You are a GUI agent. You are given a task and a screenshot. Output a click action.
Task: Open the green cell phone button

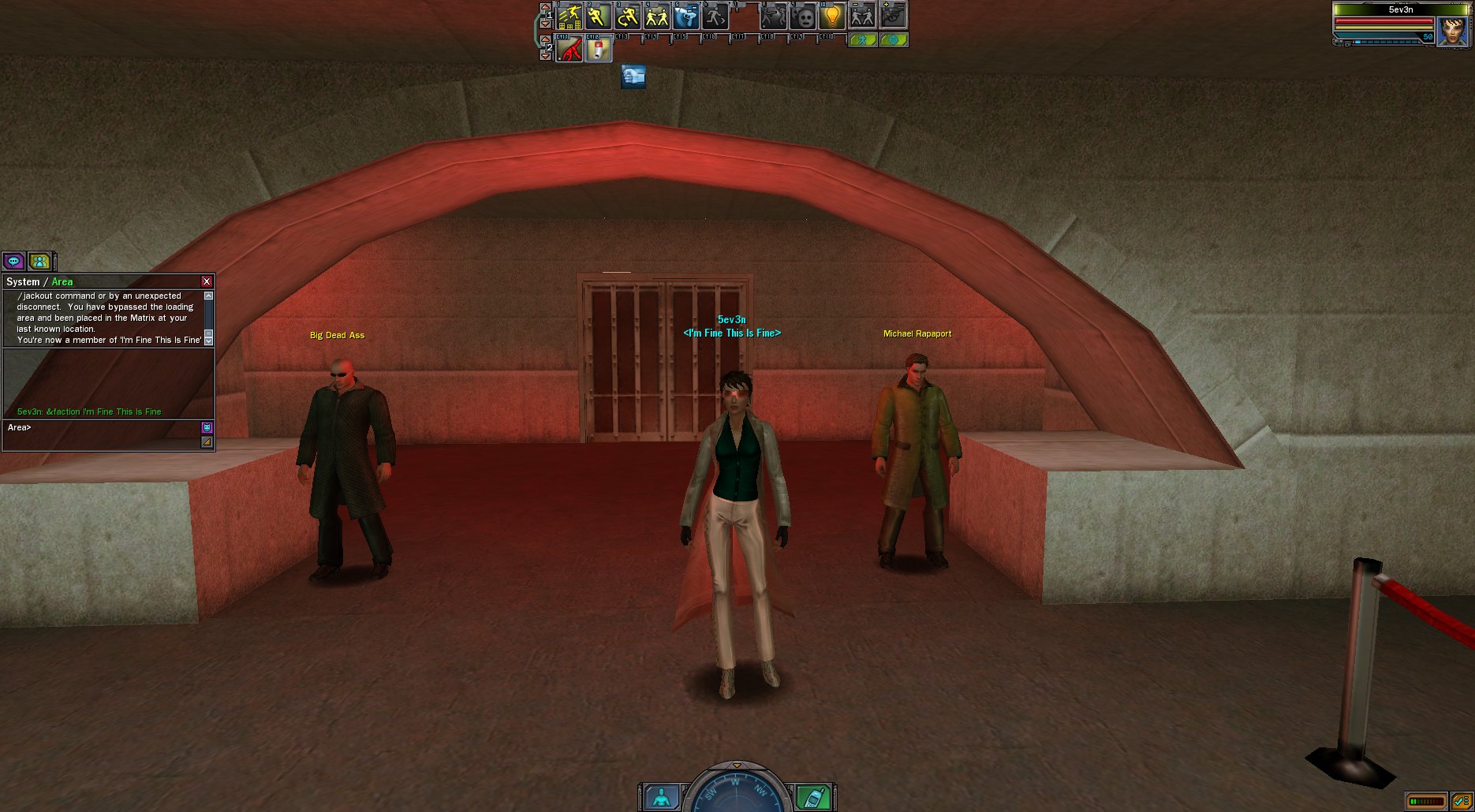tap(812, 797)
